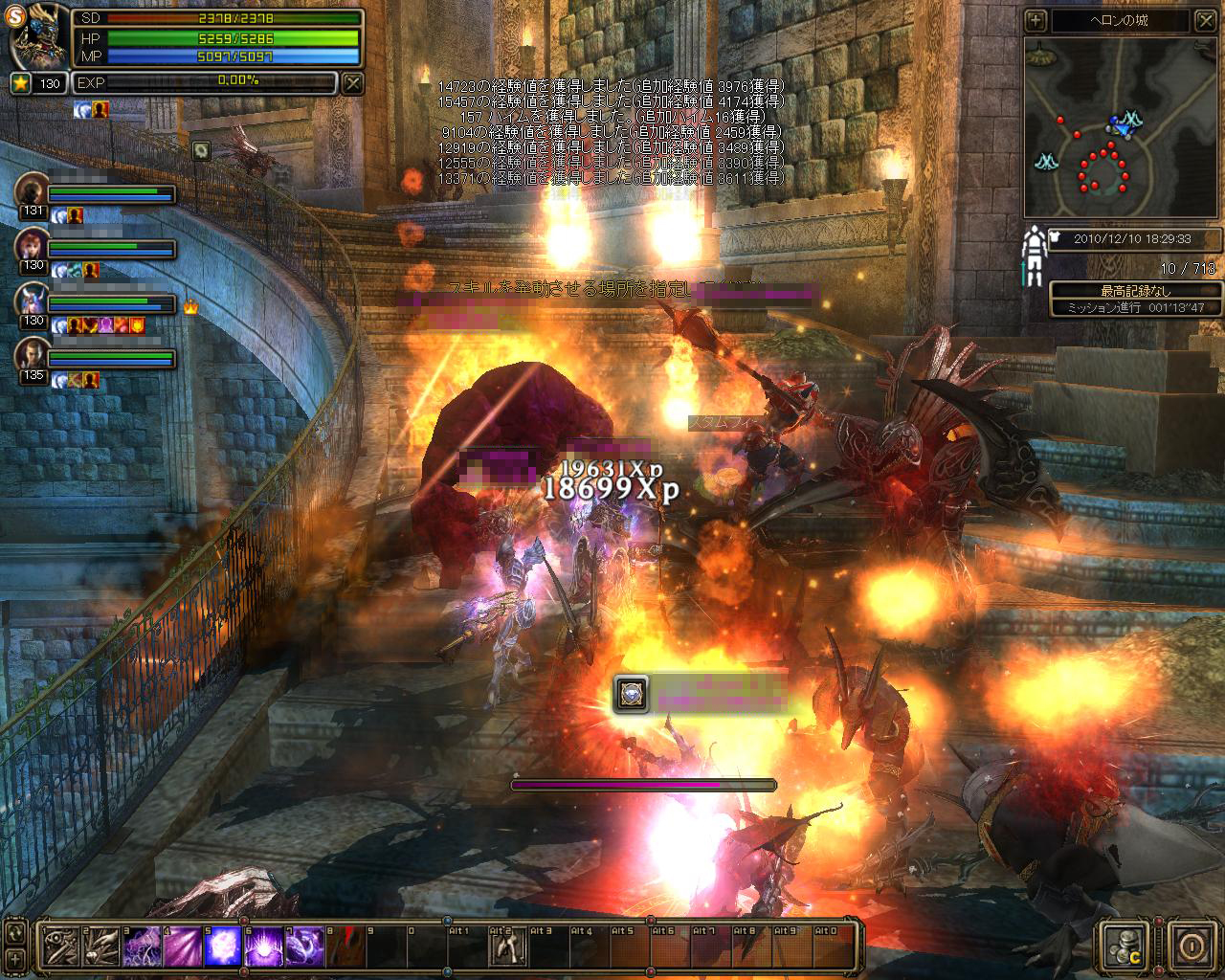Use the hand skill in slot 2
Image resolution: width=1225 pixels, height=980 pixels.
click(x=101, y=947)
